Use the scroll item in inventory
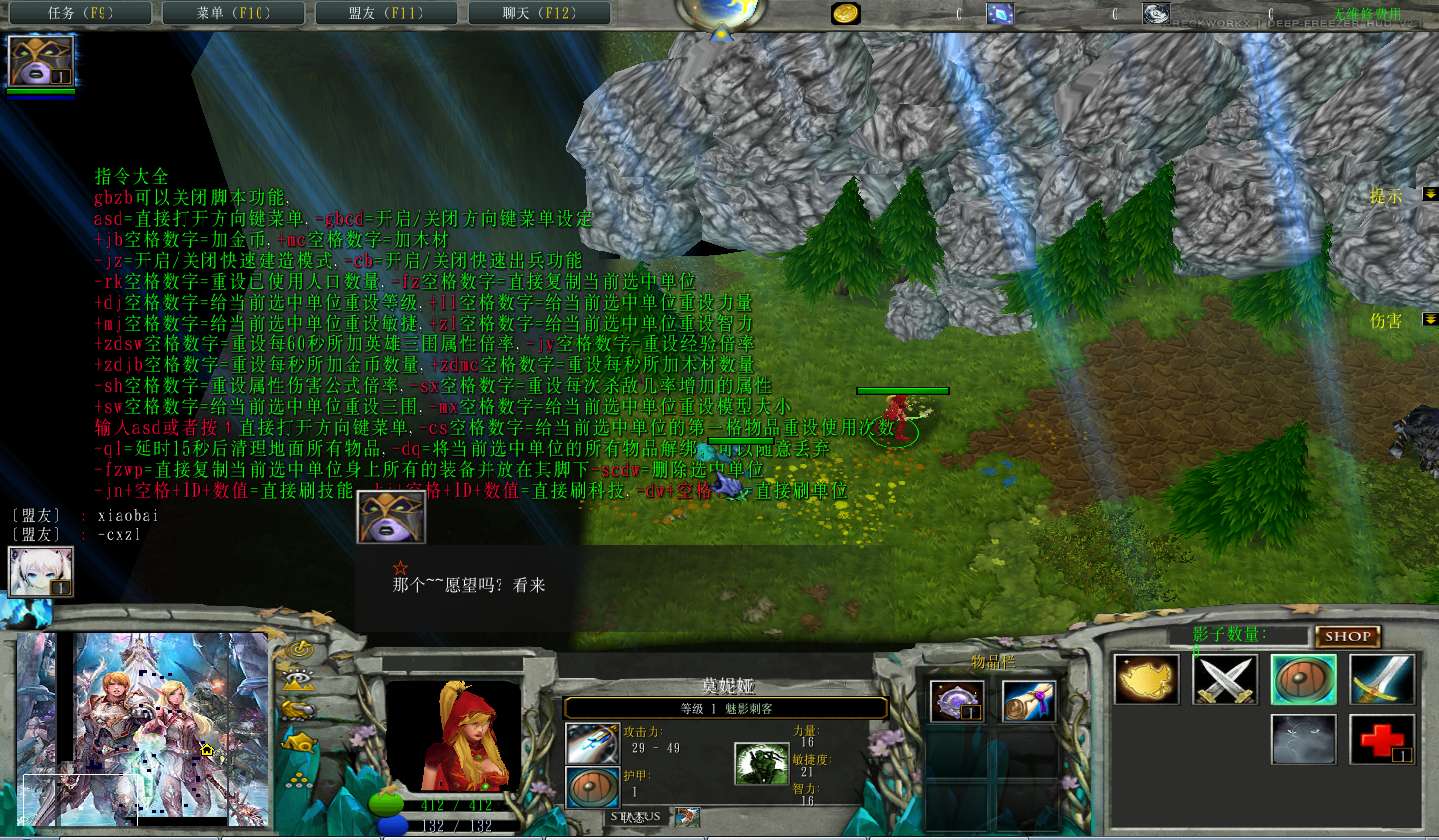The image size is (1439, 840). pos(1029,700)
